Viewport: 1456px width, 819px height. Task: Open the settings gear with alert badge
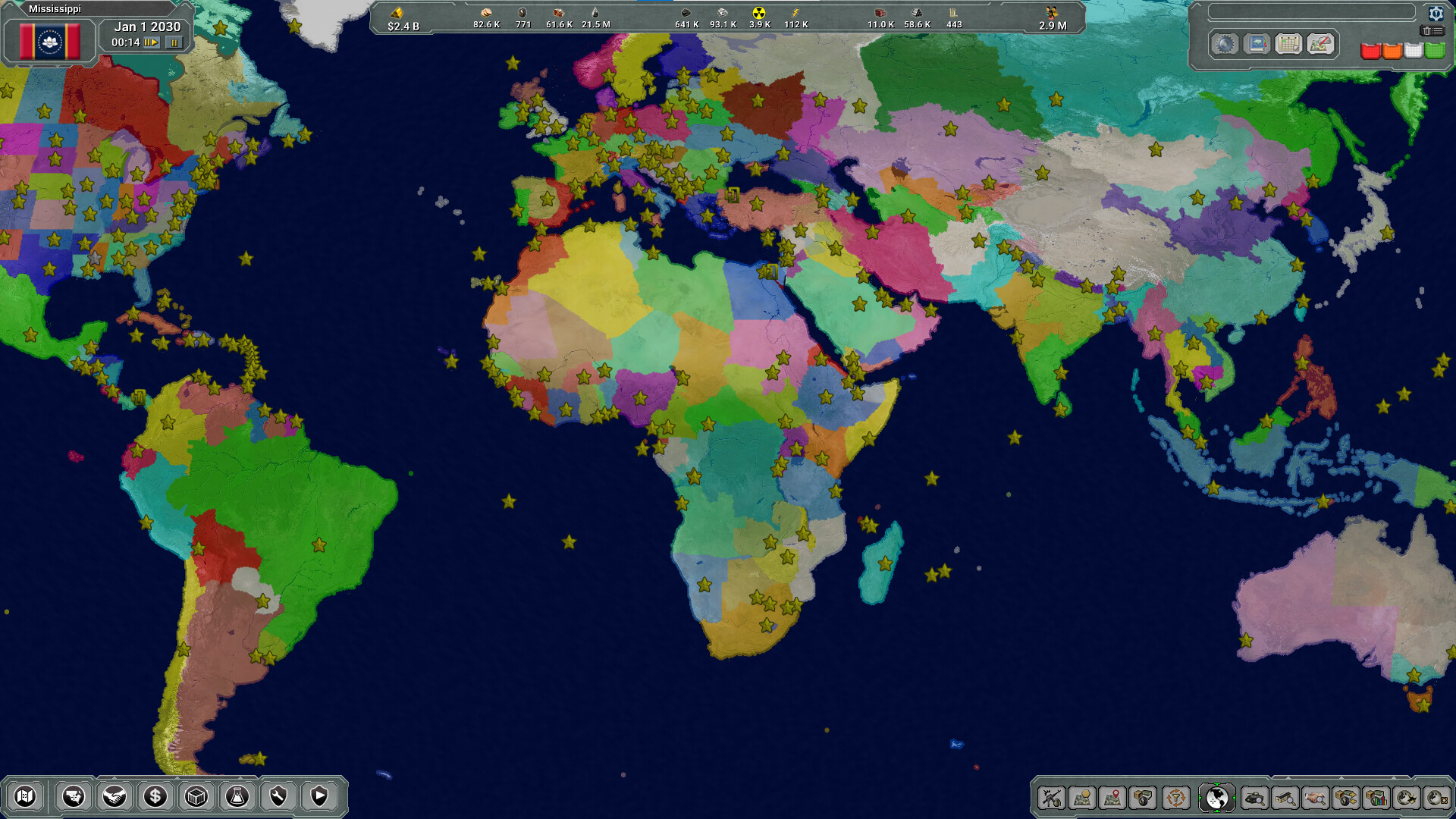[x=1436, y=14]
